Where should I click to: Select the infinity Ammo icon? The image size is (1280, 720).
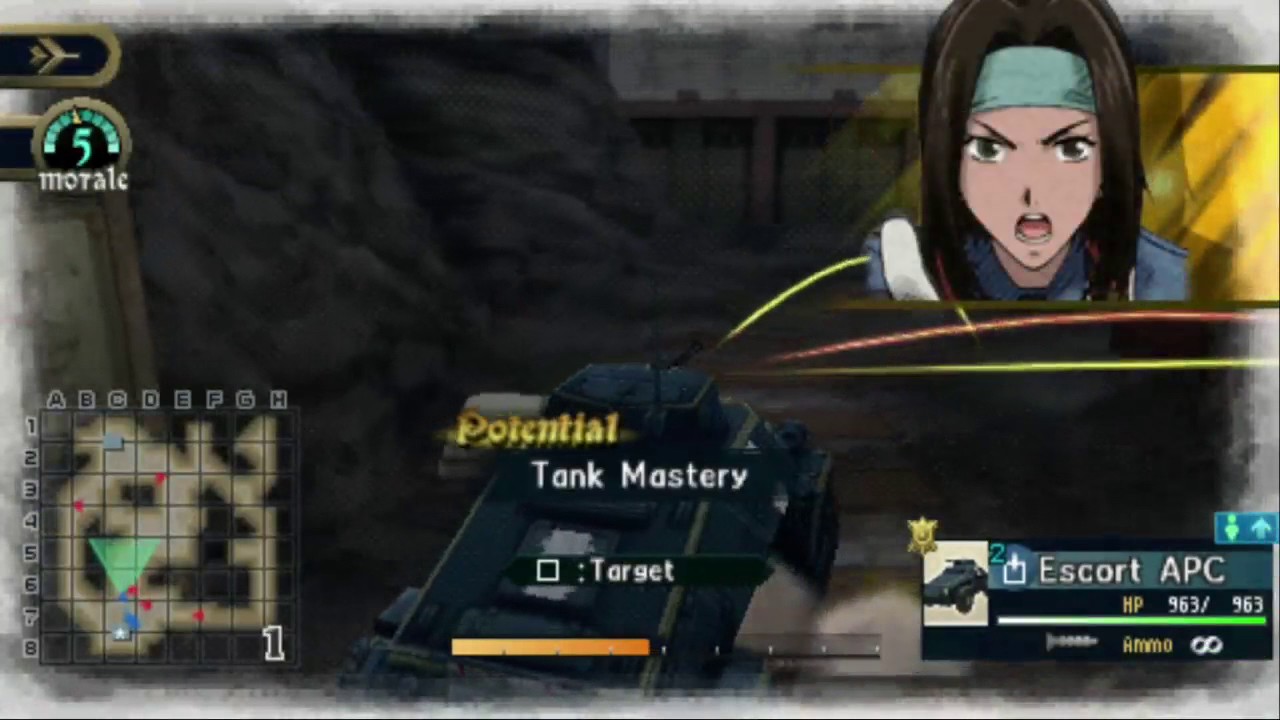1206,645
